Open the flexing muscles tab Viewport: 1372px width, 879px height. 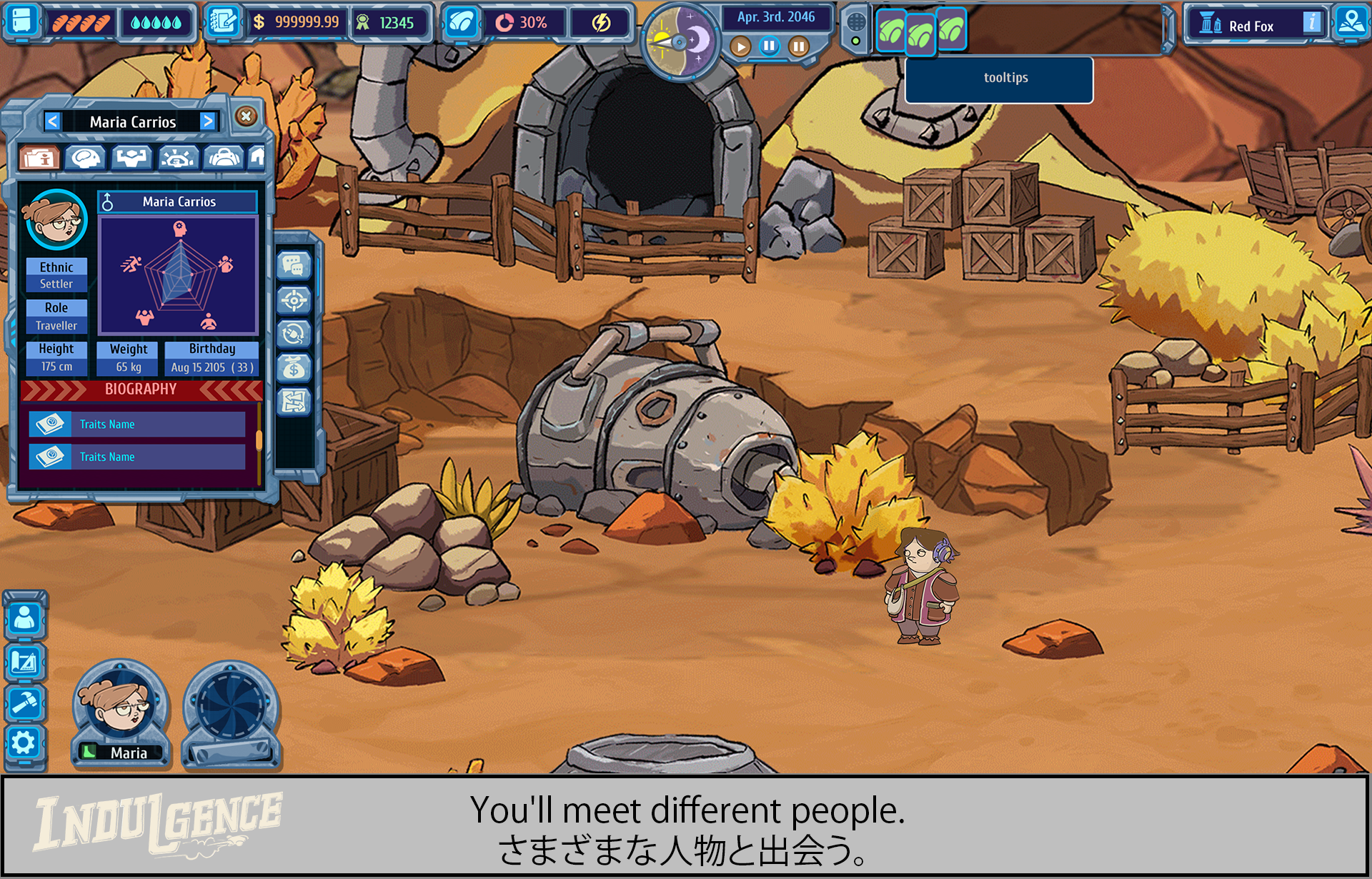click(x=132, y=157)
